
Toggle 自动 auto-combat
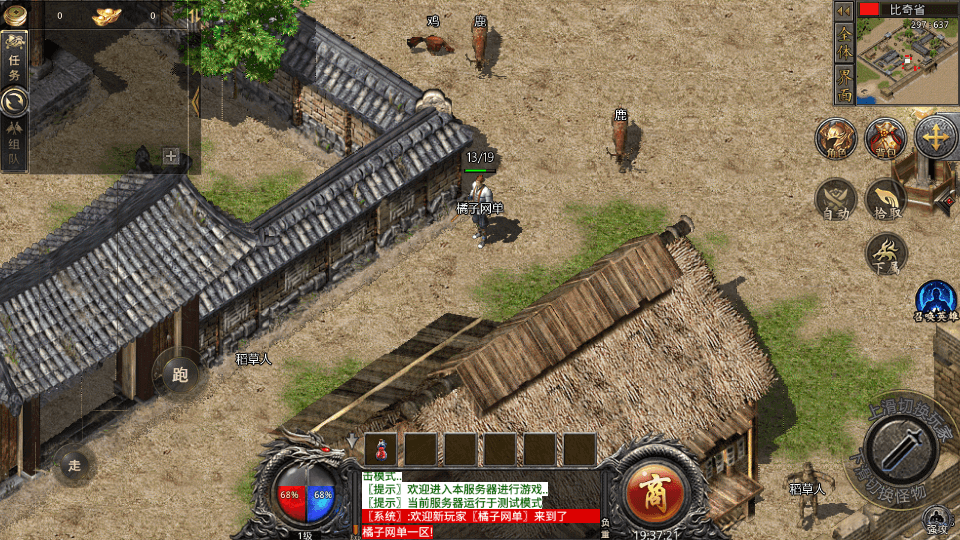click(x=835, y=199)
